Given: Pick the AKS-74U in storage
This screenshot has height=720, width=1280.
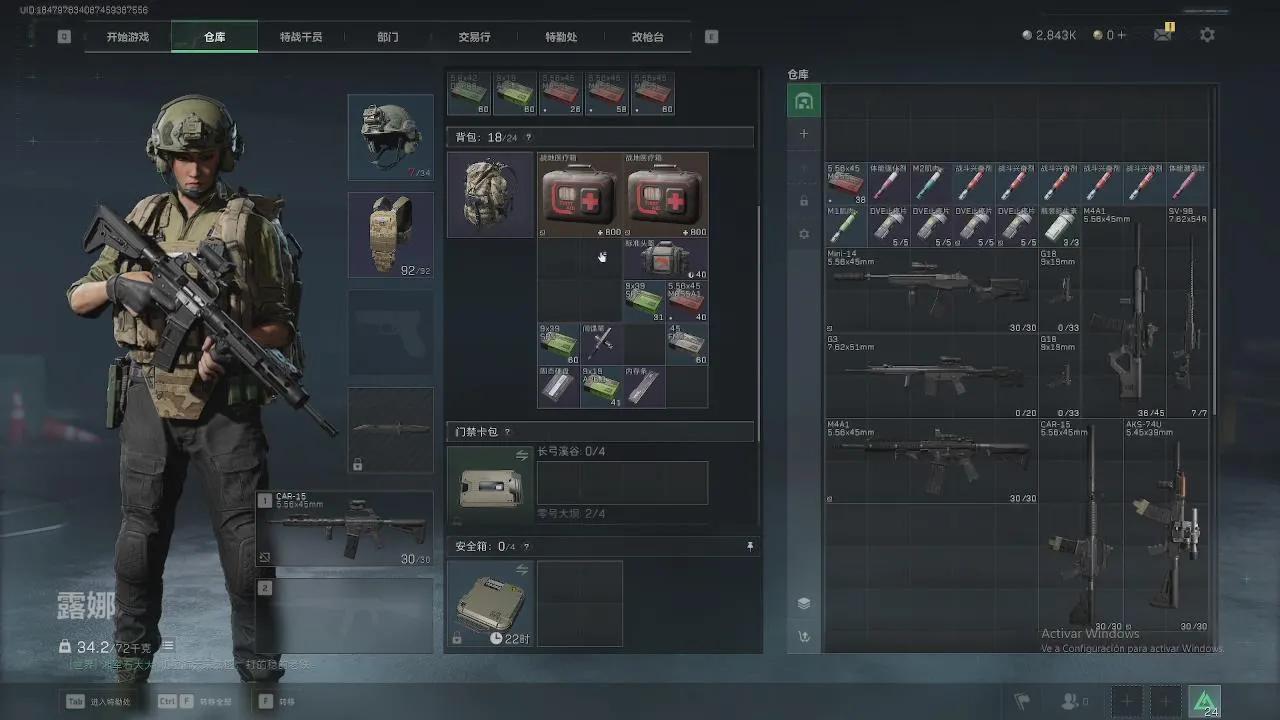Looking at the screenshot, I should point(1166,525).
